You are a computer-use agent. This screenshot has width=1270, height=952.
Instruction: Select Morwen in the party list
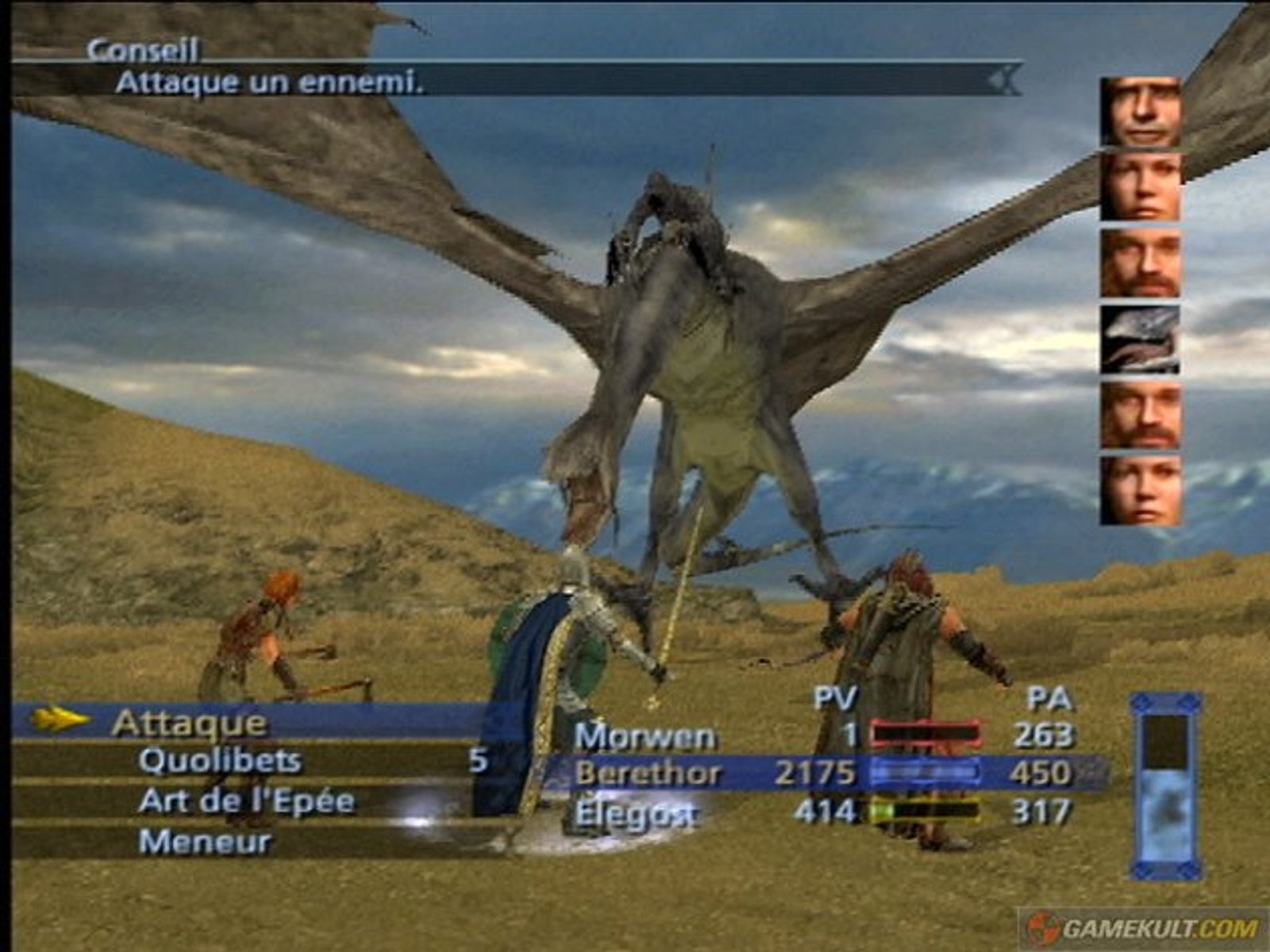click(x=645, y=736)
